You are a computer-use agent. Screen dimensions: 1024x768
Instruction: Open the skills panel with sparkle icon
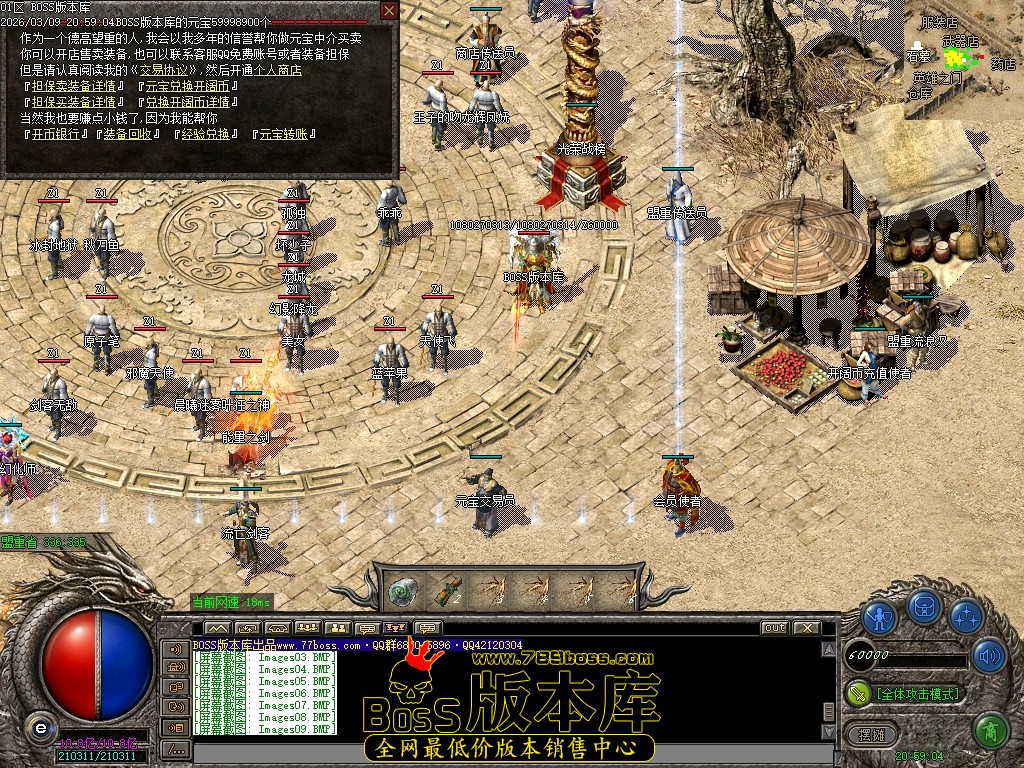pyautogui.click(x=966, y=617)
